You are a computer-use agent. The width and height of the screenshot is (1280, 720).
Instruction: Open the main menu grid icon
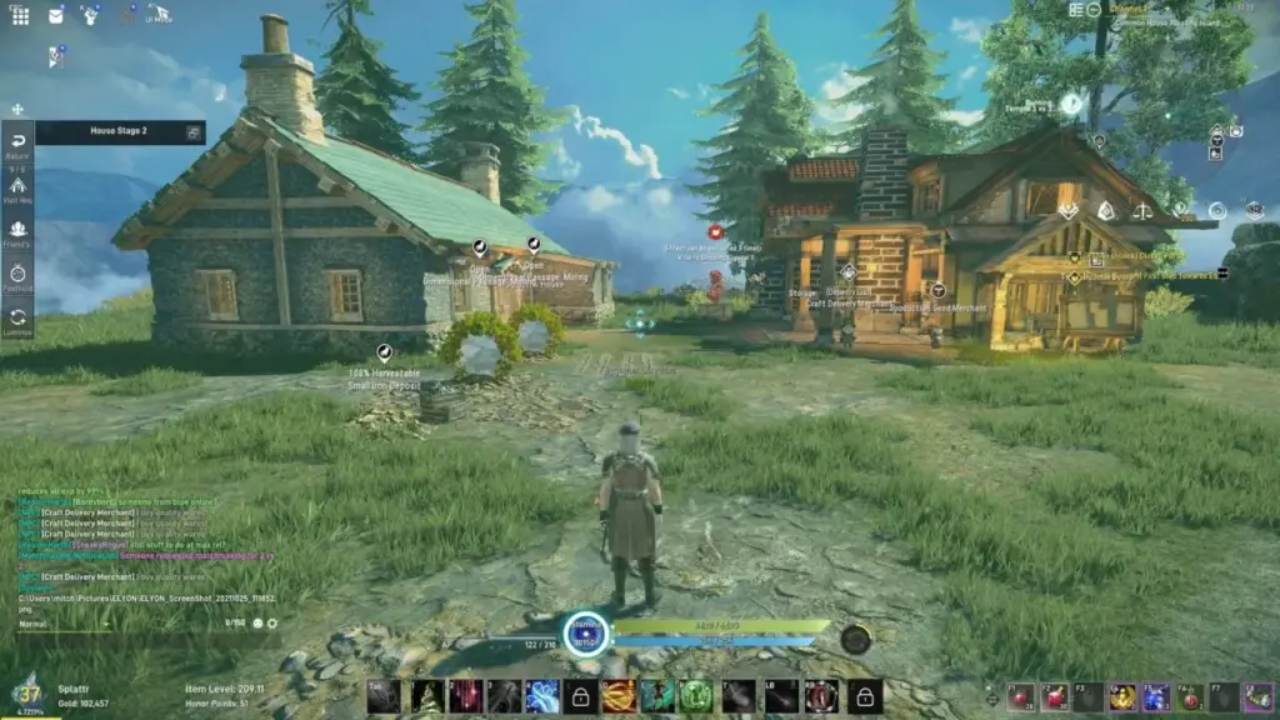20,15
